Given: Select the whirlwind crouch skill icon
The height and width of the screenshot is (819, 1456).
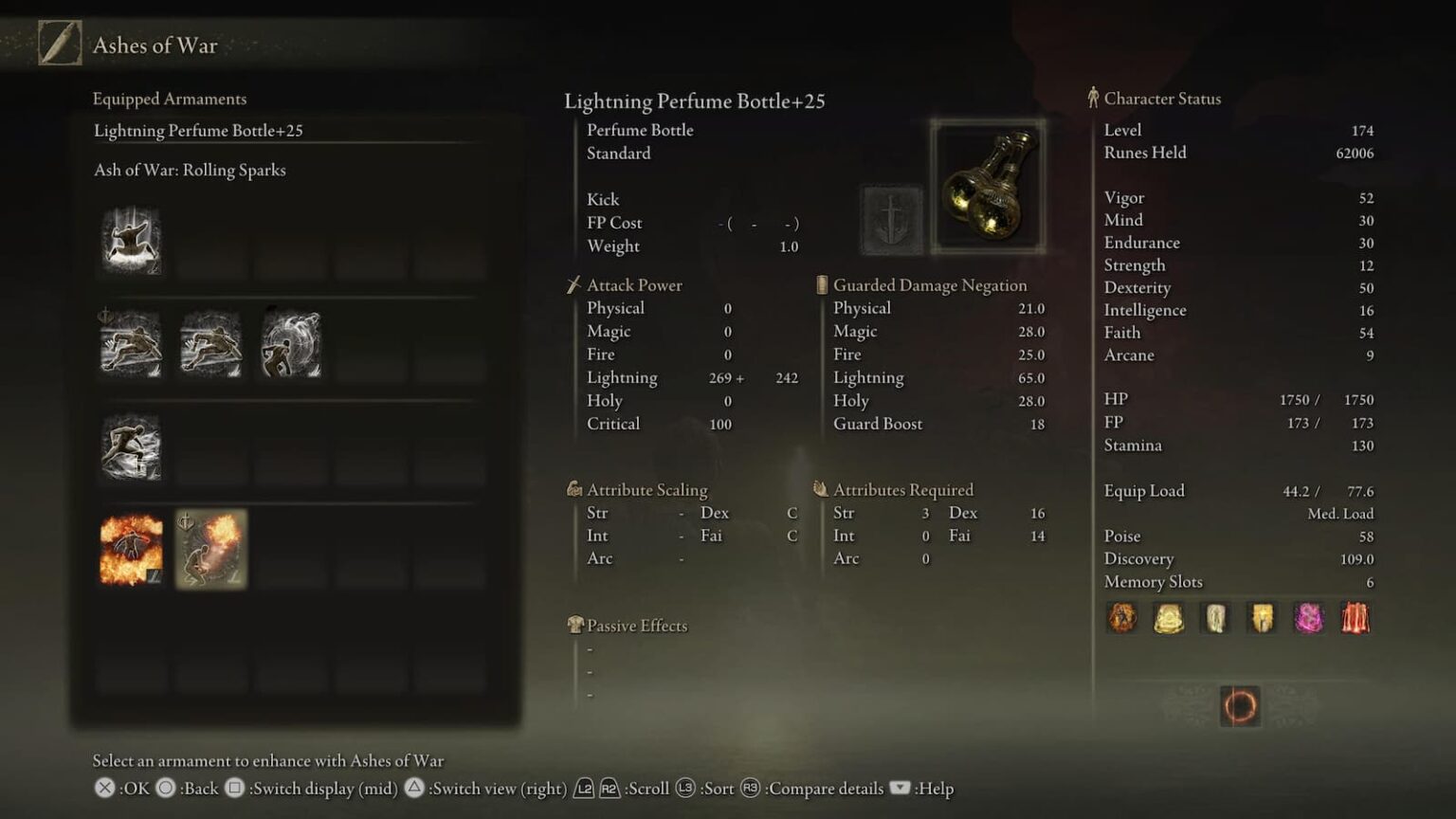Looking at the screenshot, I should [x=291, y=344].
